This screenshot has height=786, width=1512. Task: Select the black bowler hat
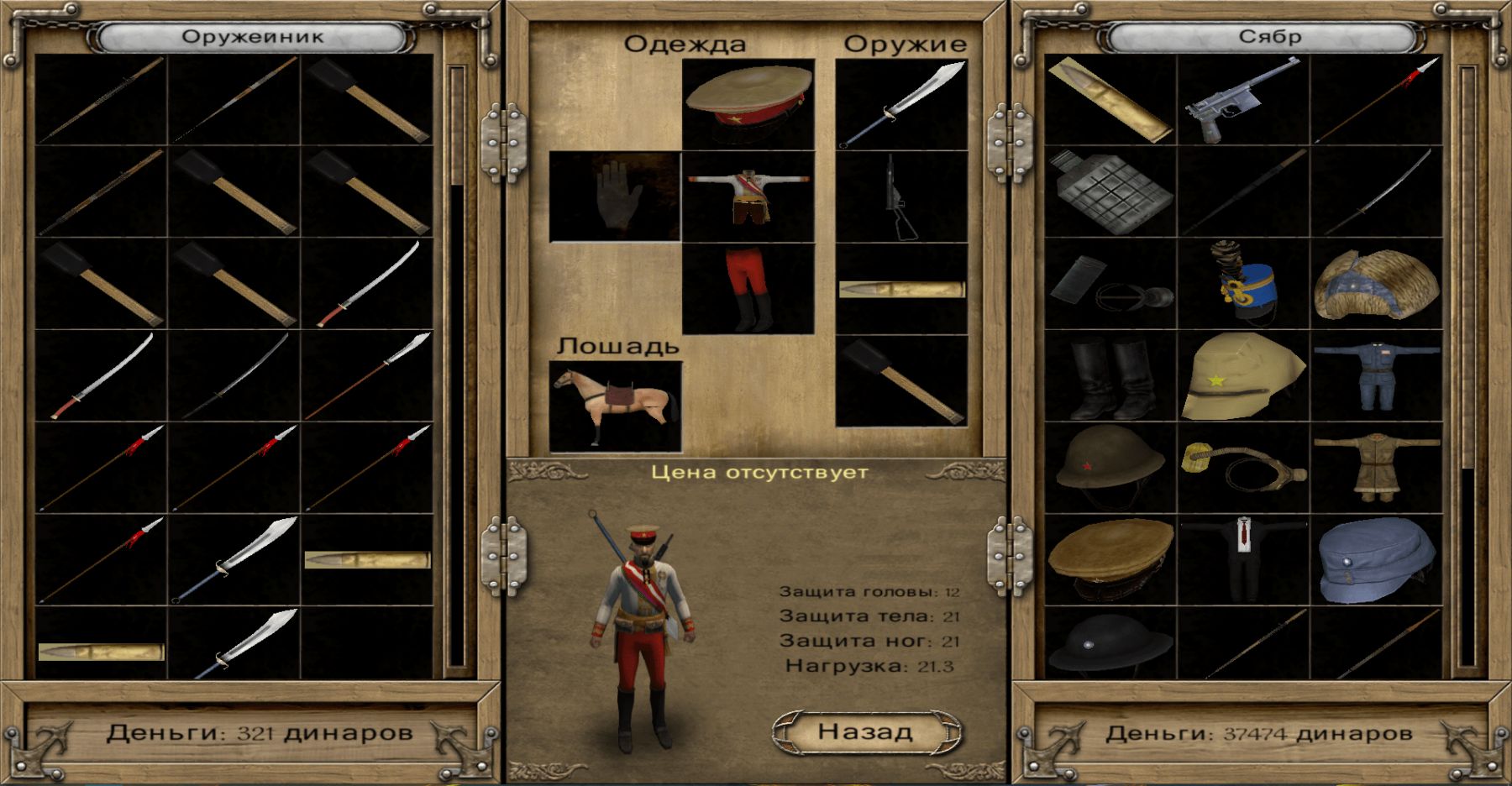tap(1110, 644)
